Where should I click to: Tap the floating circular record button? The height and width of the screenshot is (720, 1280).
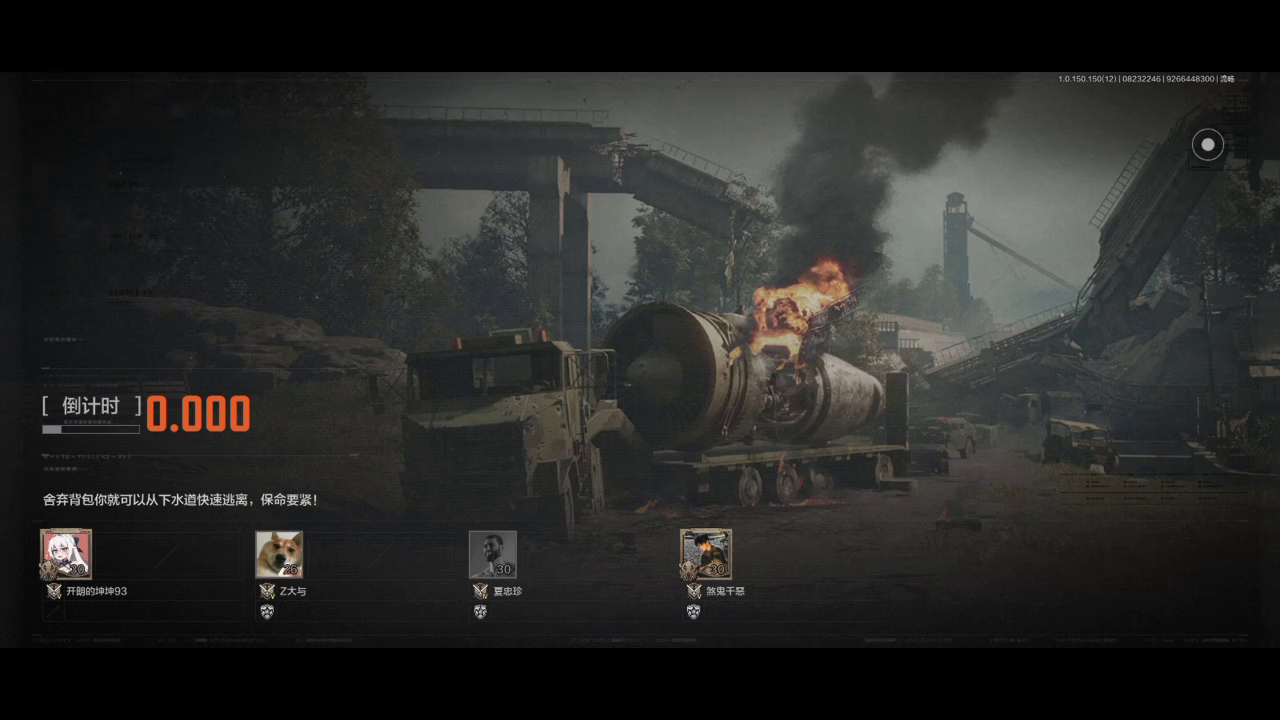(1207, 145)
